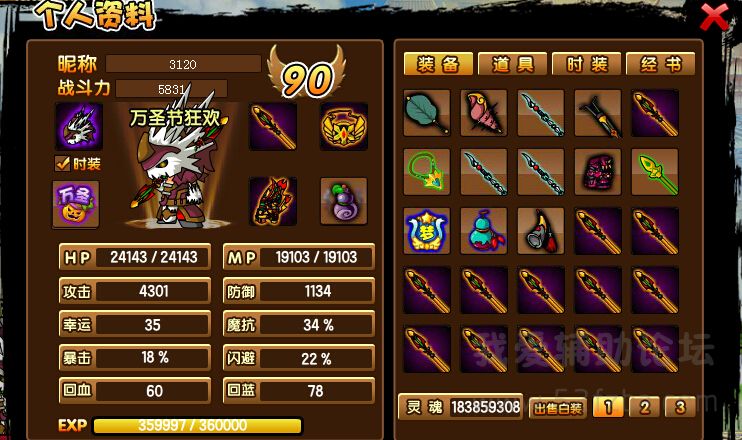The image size is (742, 440).
Task: Click the 出售白装 sell button
Action: [x=556, y=408]
